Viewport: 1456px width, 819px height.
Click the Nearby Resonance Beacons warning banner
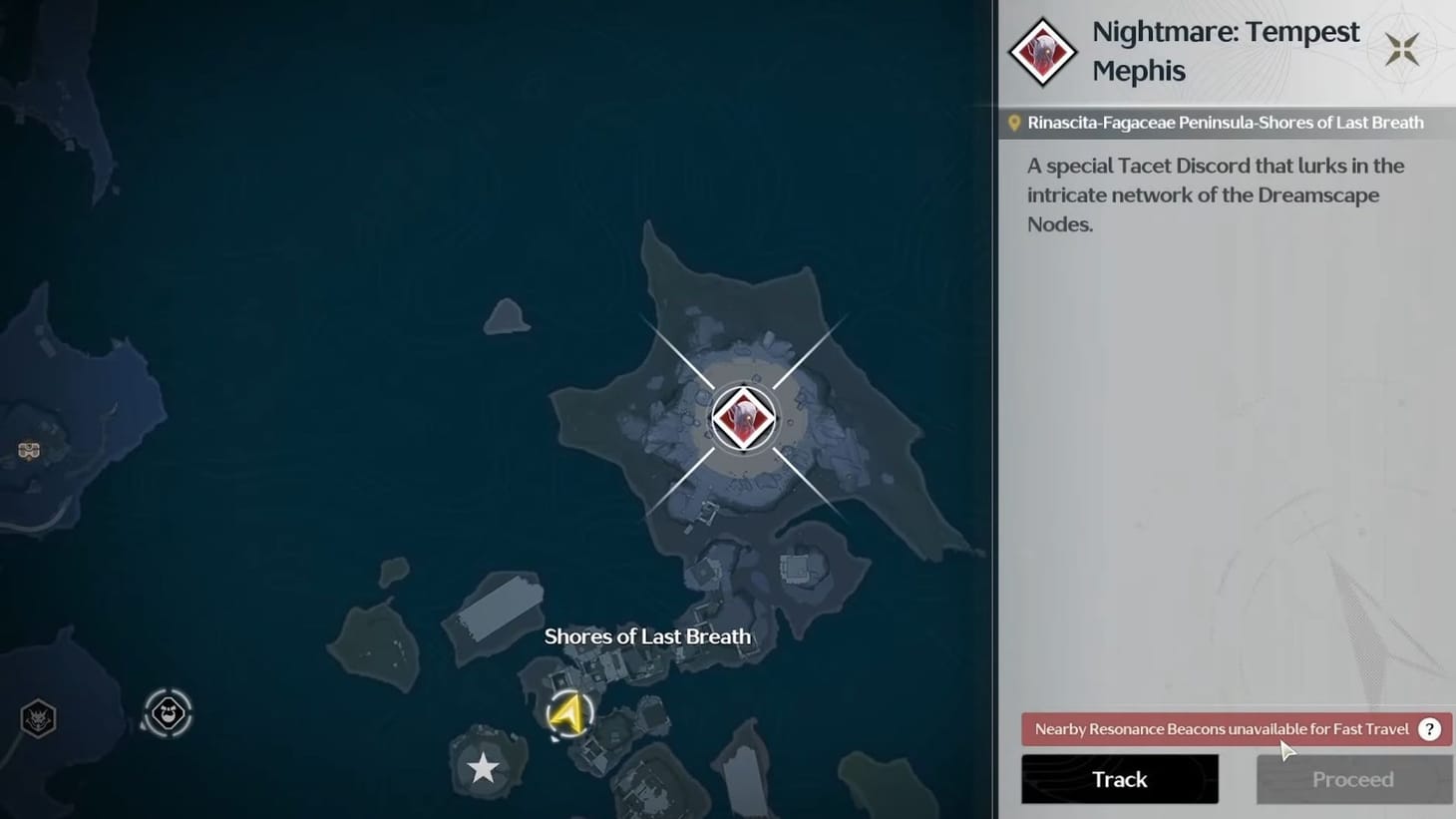pos(1217,729)
